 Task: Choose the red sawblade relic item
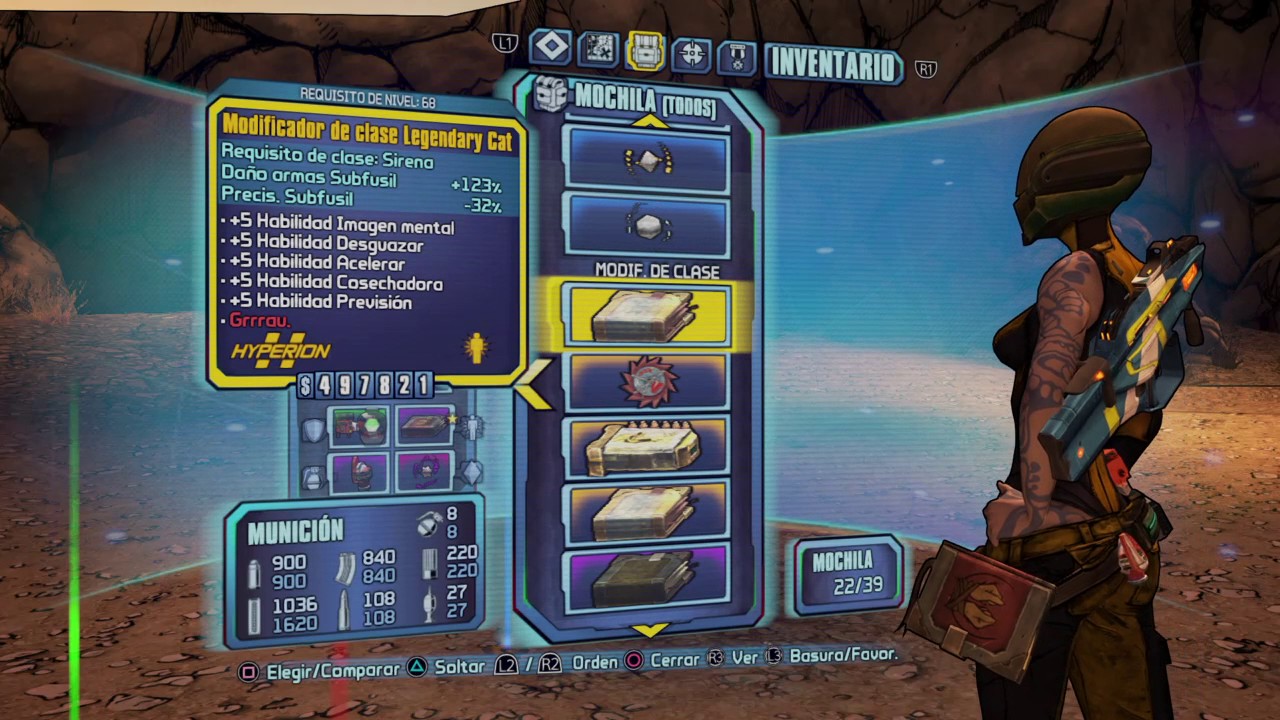(x=647, y=381)
